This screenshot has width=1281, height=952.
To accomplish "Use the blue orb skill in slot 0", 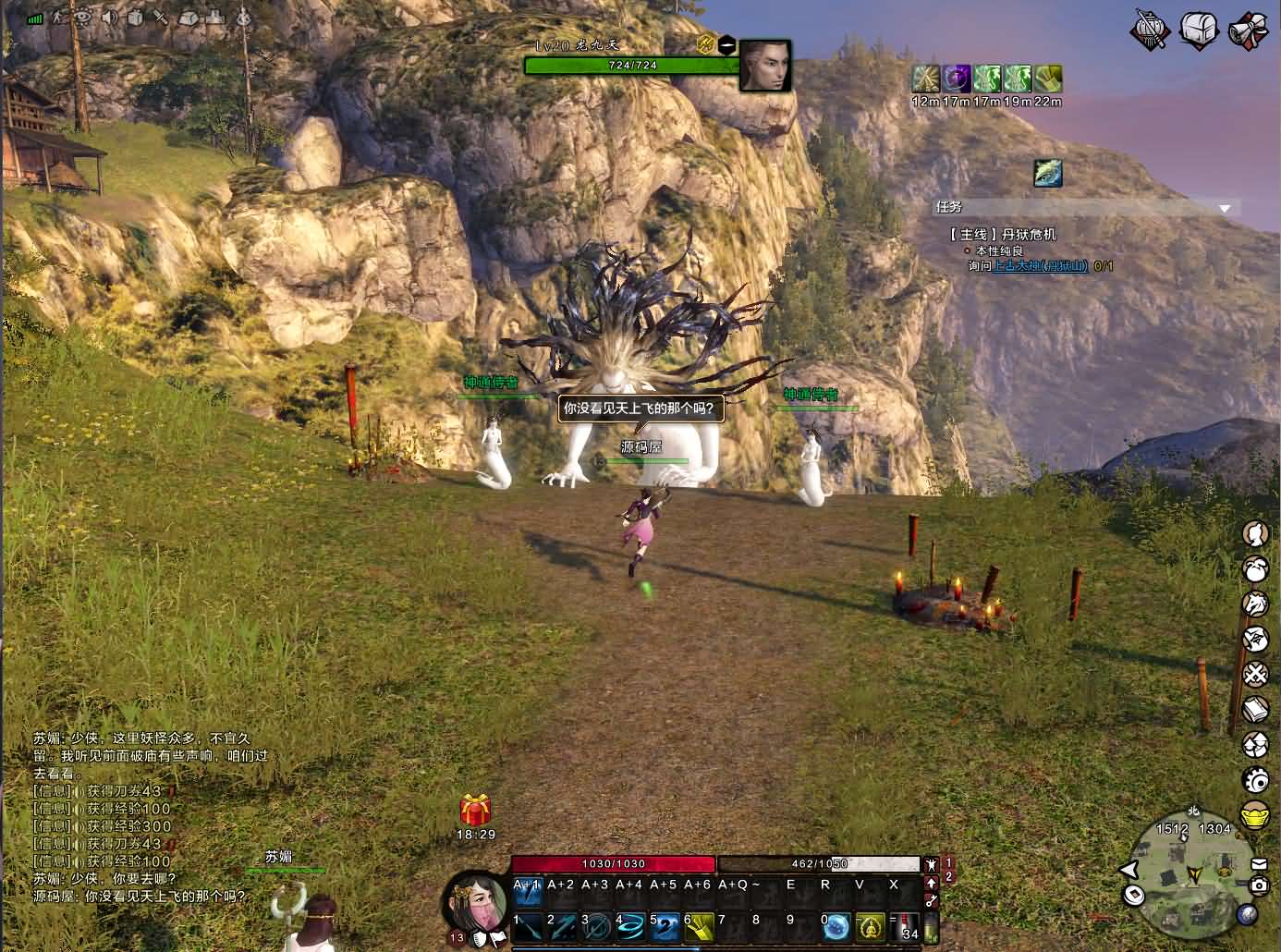I will [836, 926].
